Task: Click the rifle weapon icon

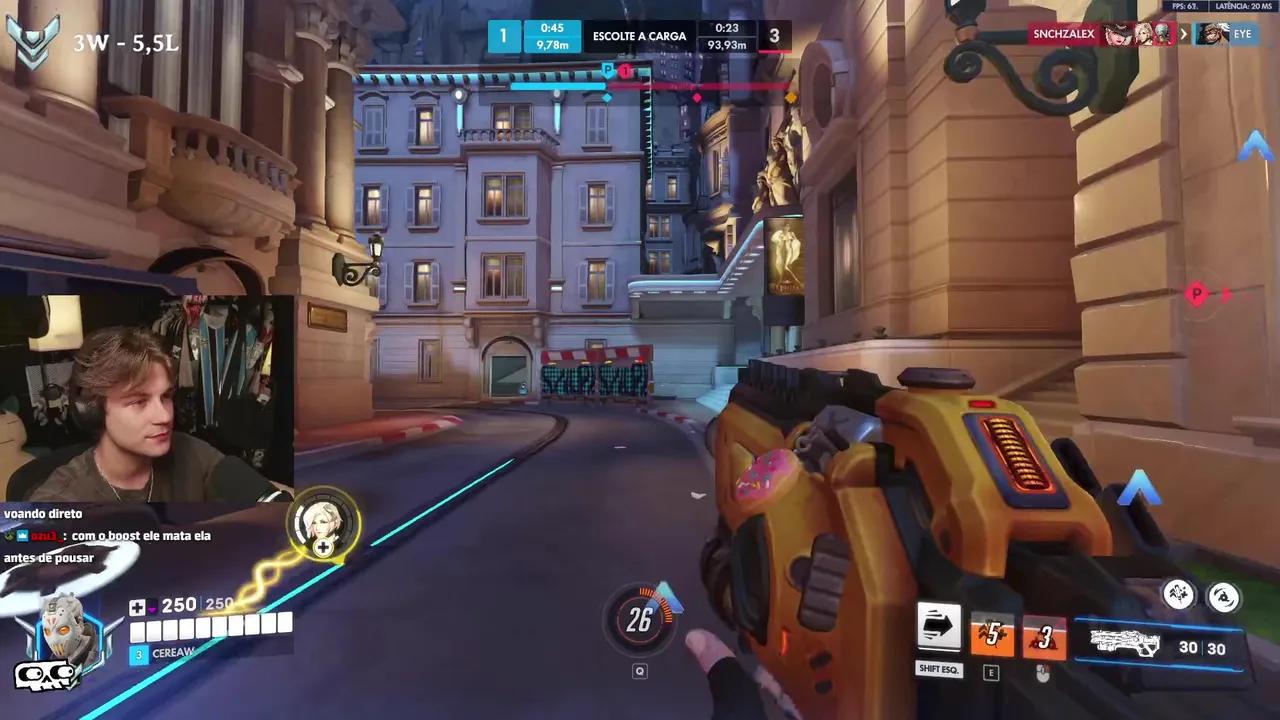Action: click(1124, 643)
